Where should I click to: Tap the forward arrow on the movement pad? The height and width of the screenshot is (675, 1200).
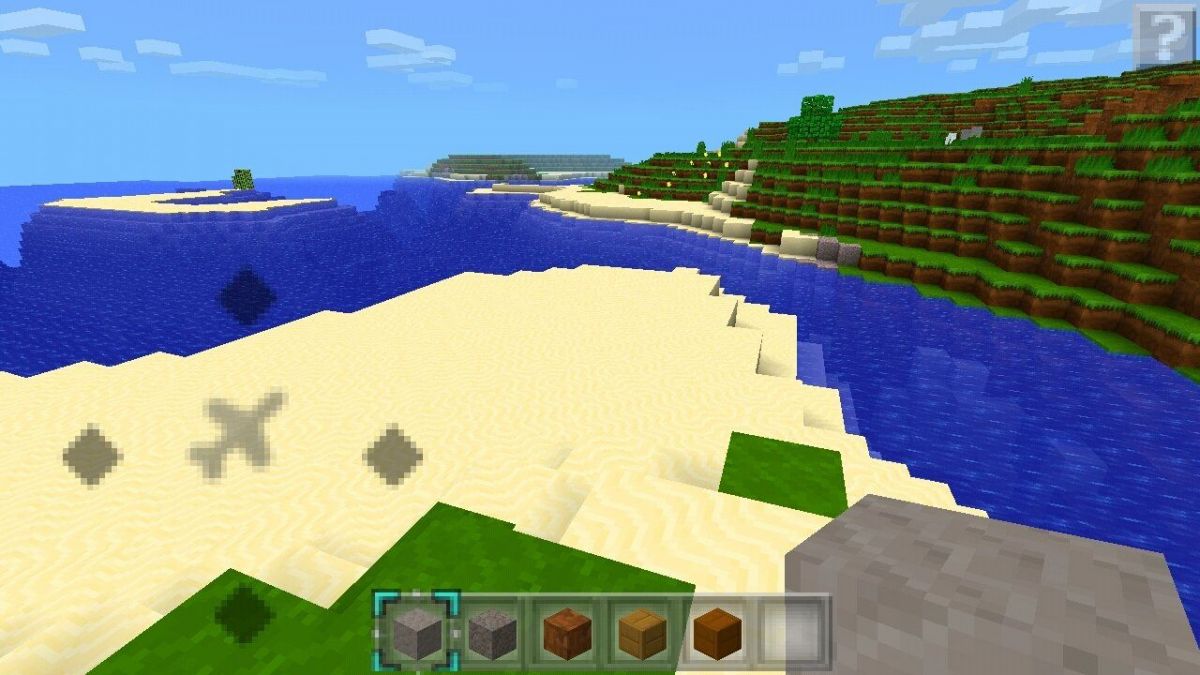coord(247,296)
